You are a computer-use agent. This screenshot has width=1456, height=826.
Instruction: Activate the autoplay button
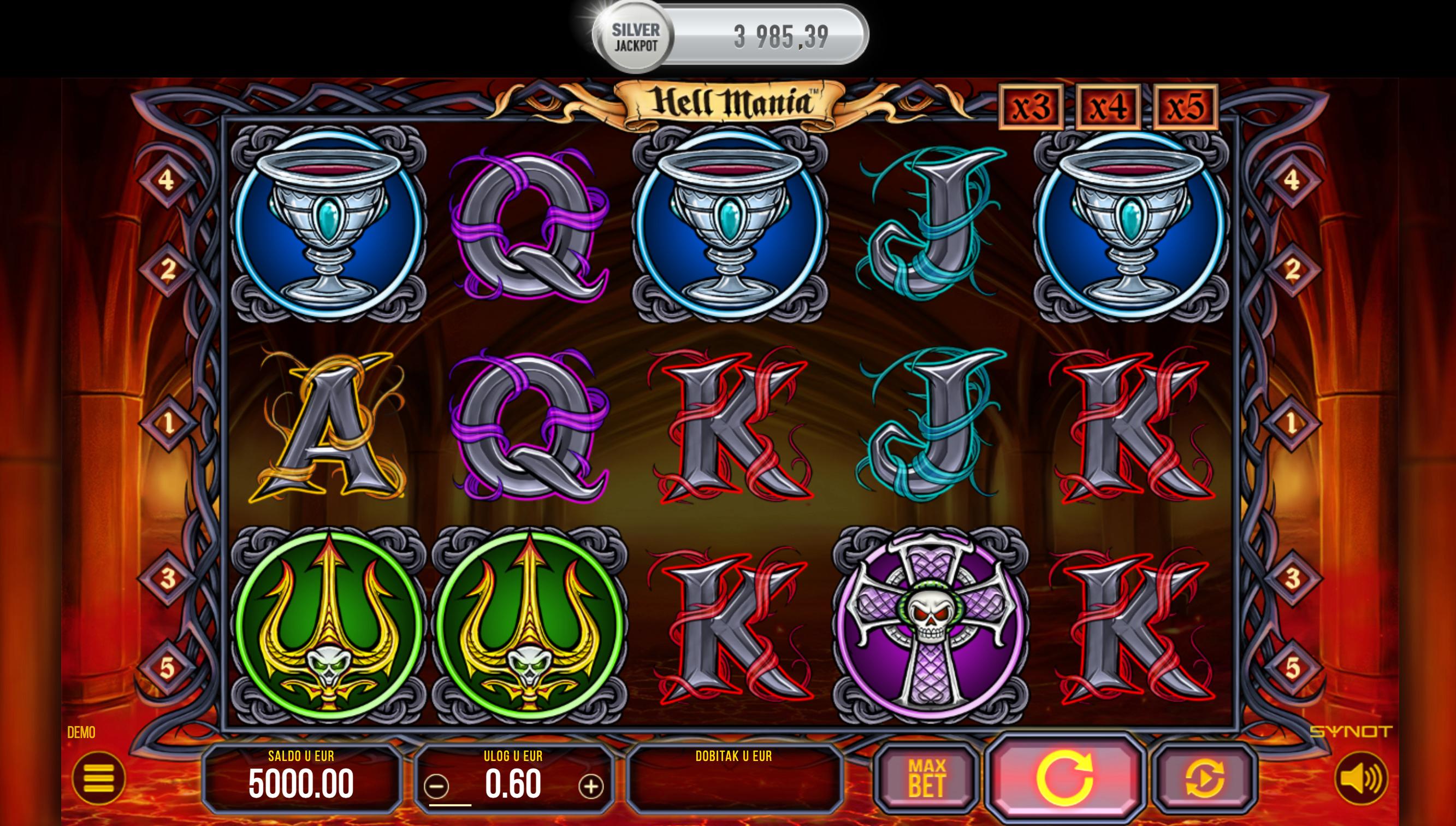coord(1204,778)
